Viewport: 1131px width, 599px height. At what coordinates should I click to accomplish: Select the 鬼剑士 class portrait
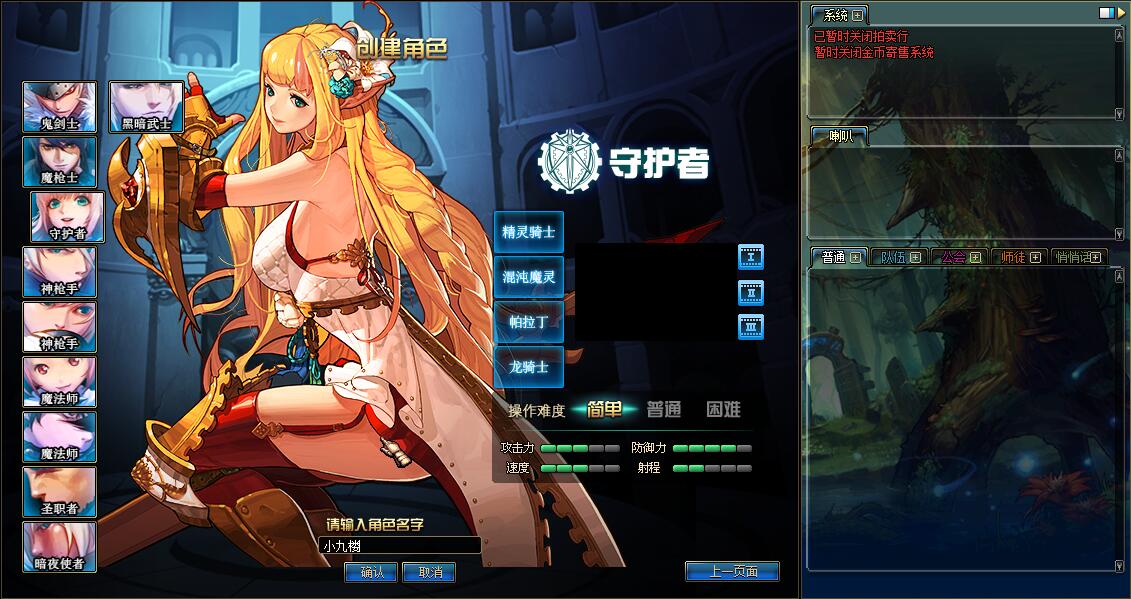60,107
